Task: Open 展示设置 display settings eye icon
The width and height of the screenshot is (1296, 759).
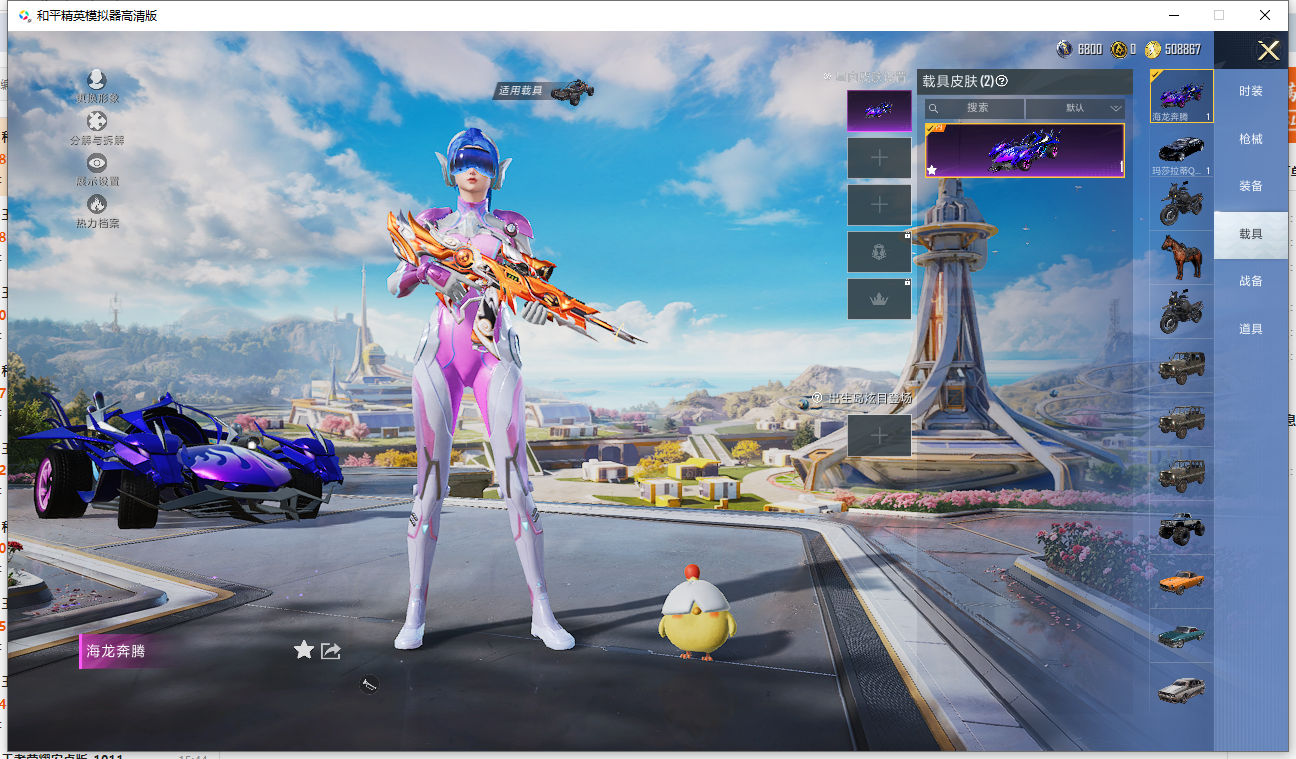Action: coord(97,168)
